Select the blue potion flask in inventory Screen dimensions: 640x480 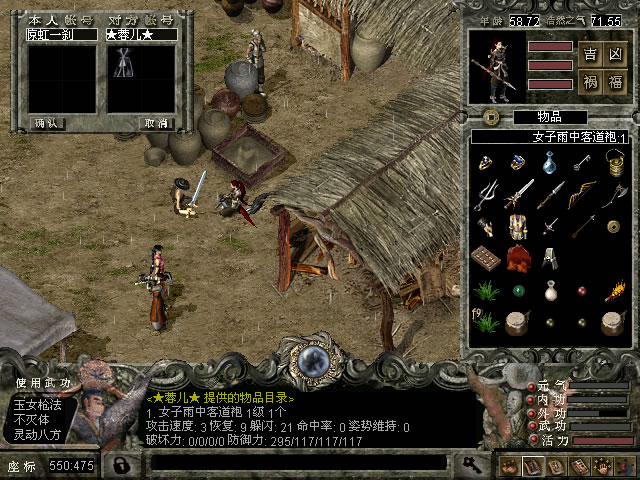pyautogui.click(x=550, y=161)
